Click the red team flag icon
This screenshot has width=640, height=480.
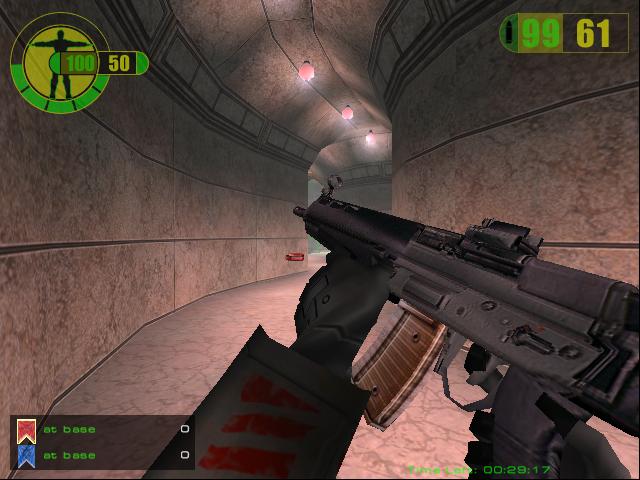(26, 430)
